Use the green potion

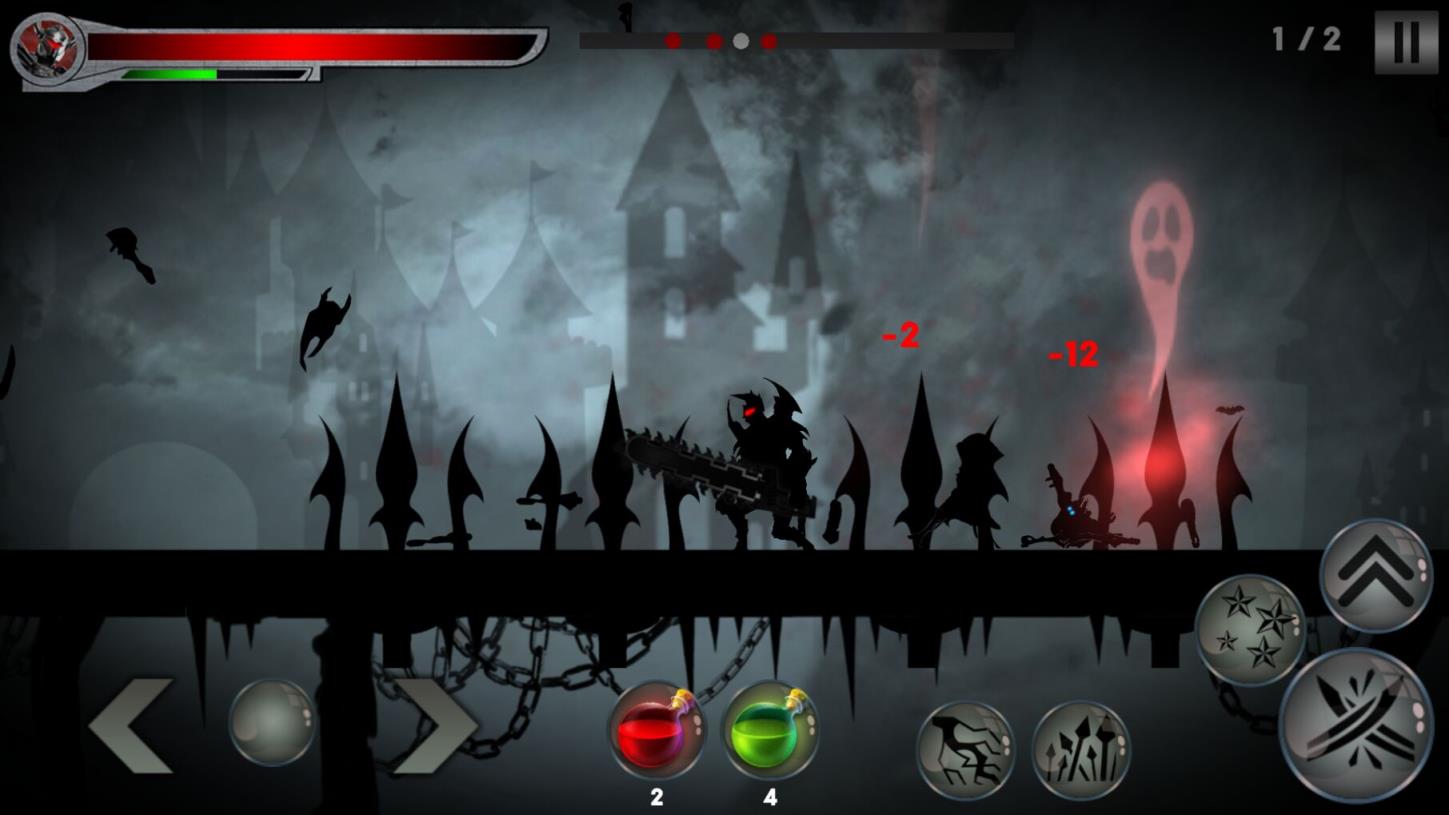[x=769, y=731]
